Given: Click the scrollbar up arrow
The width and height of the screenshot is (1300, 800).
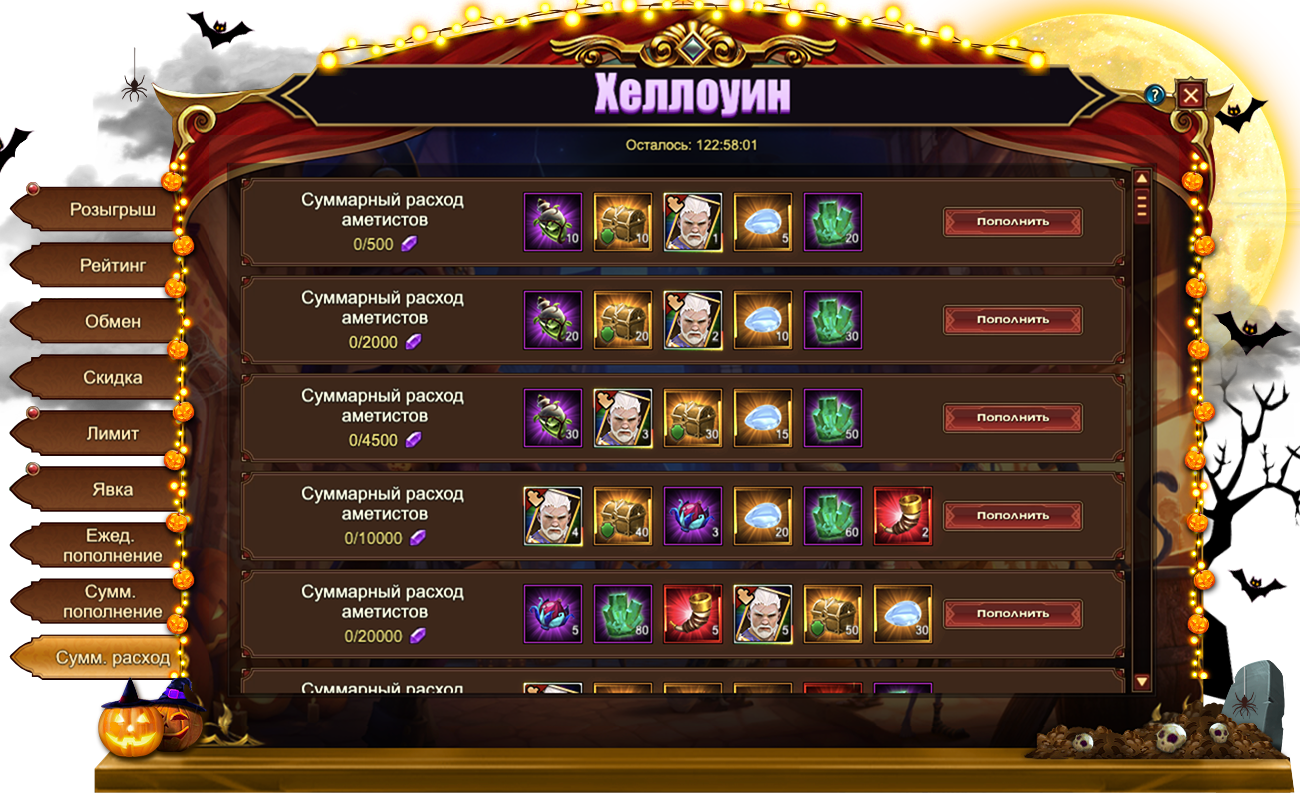Looking at the screenshot, I should (x=1141, y=178).
